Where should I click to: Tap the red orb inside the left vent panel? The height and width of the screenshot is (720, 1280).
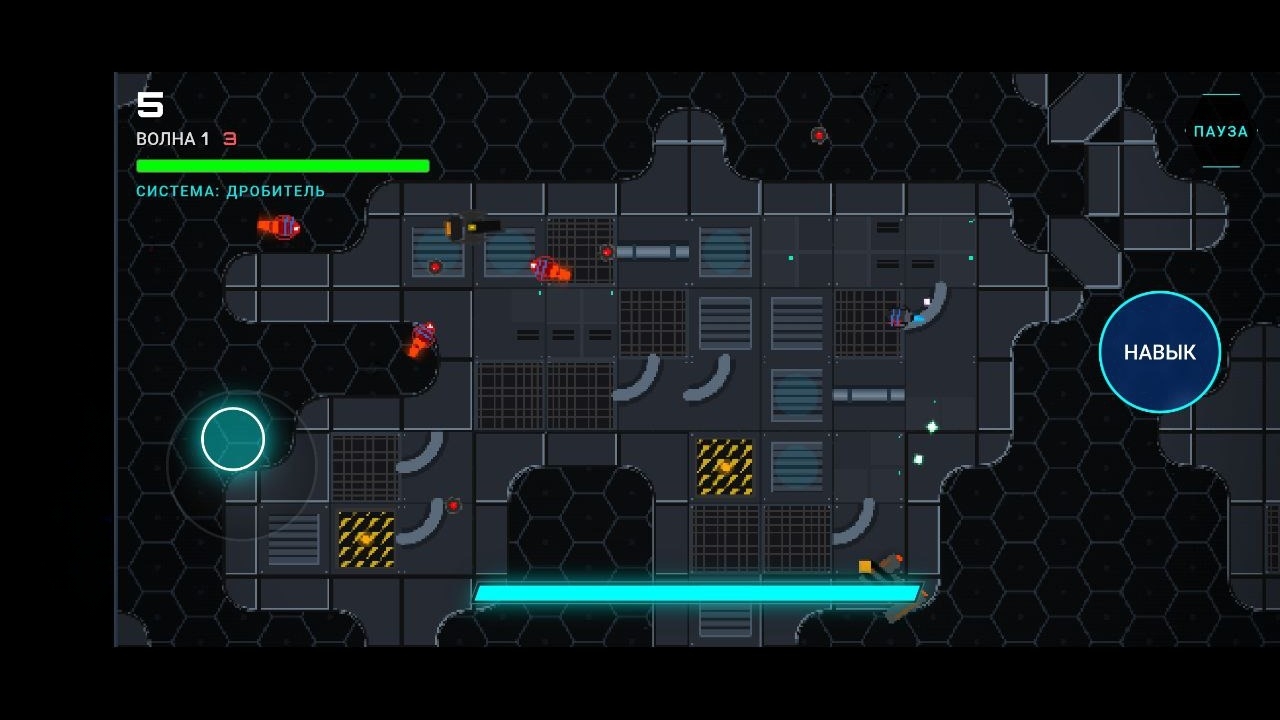pos(437,266)
